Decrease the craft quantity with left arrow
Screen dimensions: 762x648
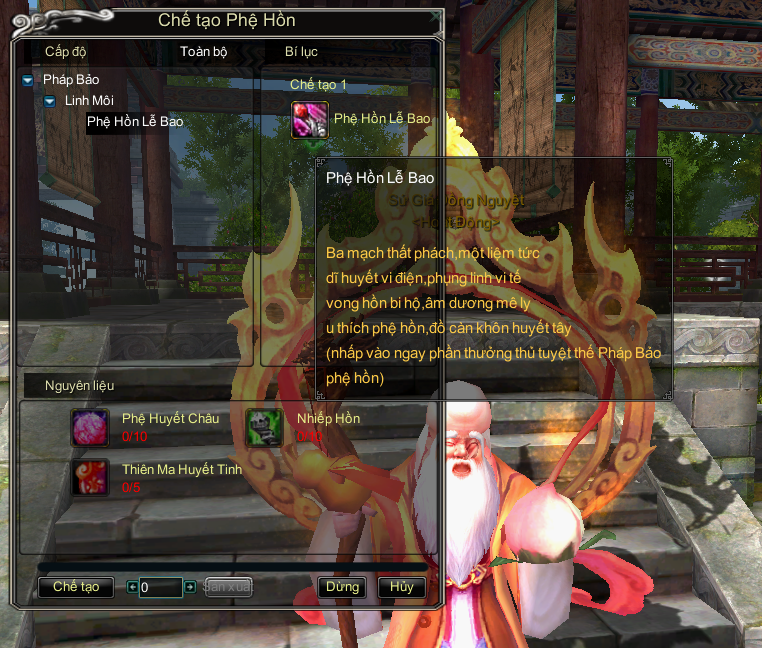point(133,587)
